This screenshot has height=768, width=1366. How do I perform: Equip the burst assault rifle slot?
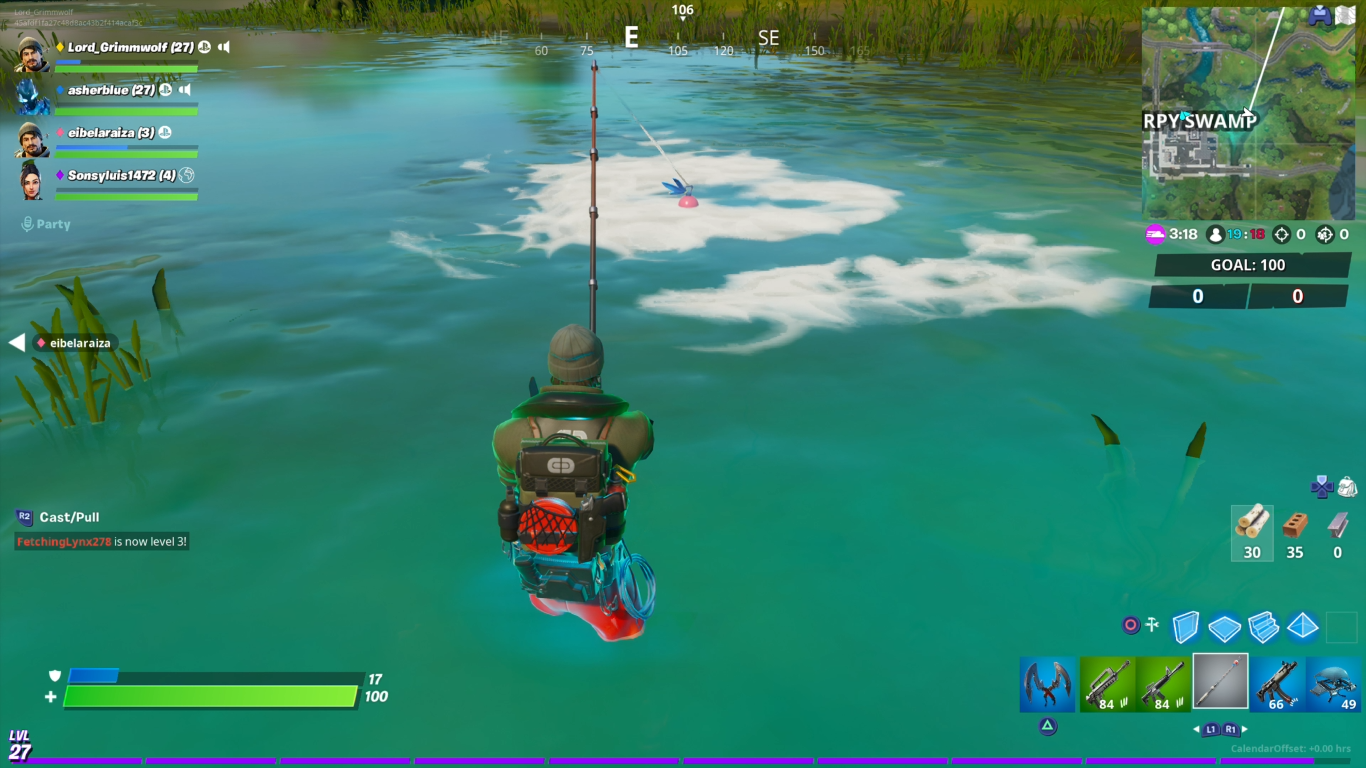tap(1107, 684)
